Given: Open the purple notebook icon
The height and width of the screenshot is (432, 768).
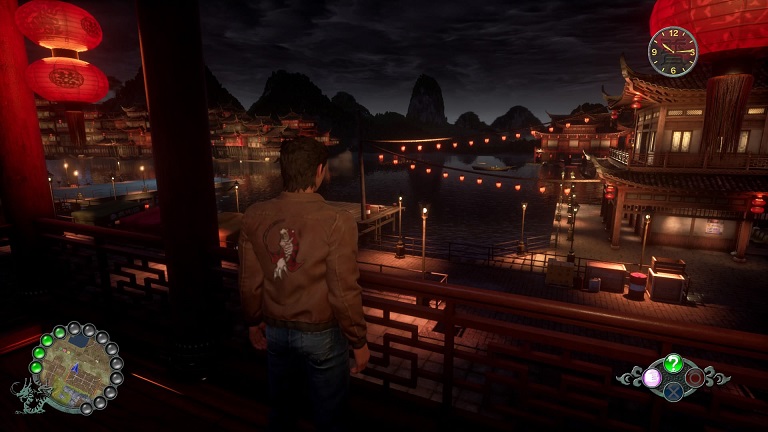Looking at the screenshot, I should [652, 377].
